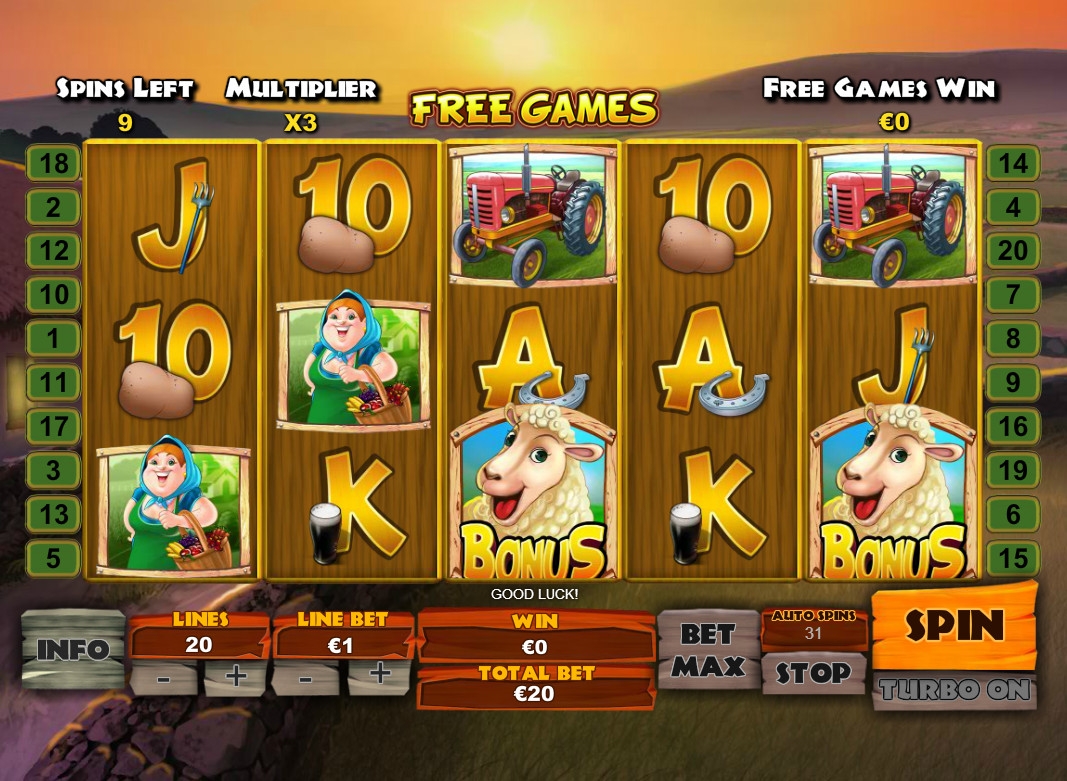Stop the auto spins

pos(813,673)
